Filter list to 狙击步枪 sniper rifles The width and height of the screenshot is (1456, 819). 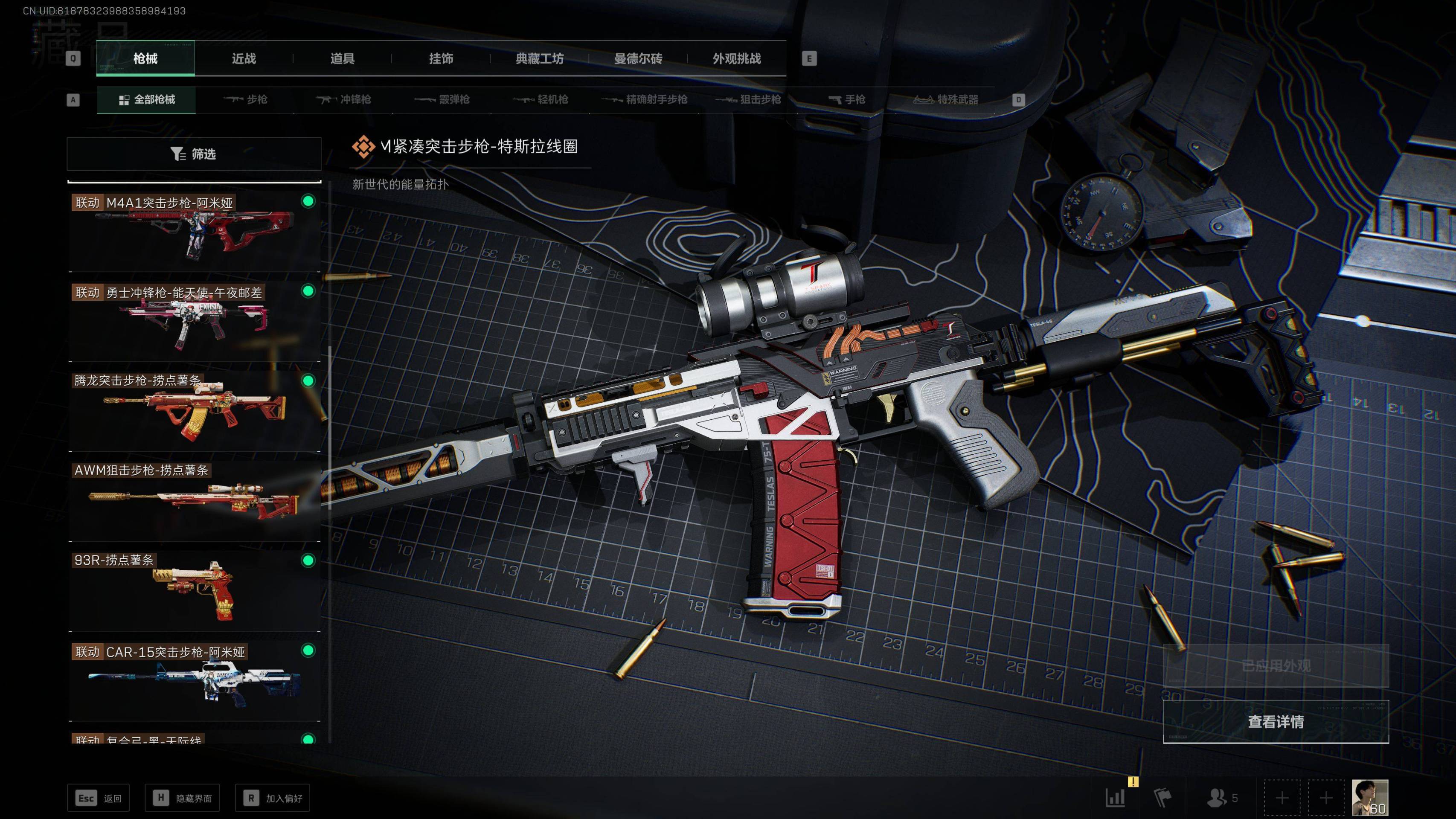(x=748, y=100)
